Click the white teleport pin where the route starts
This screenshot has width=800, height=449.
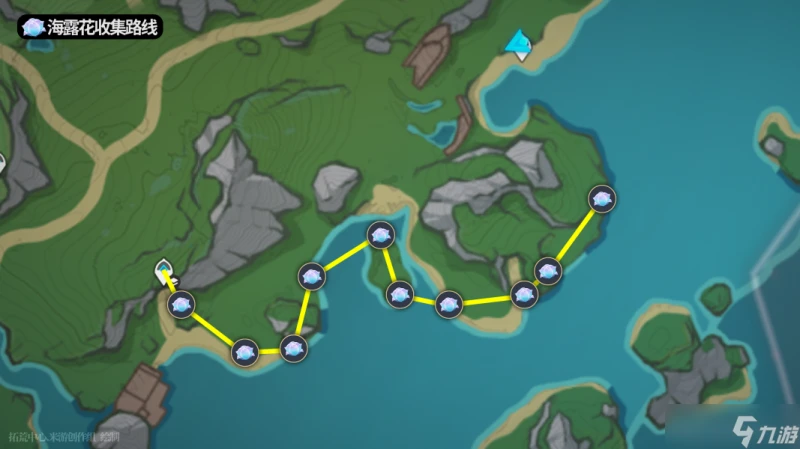coord(163,271)
